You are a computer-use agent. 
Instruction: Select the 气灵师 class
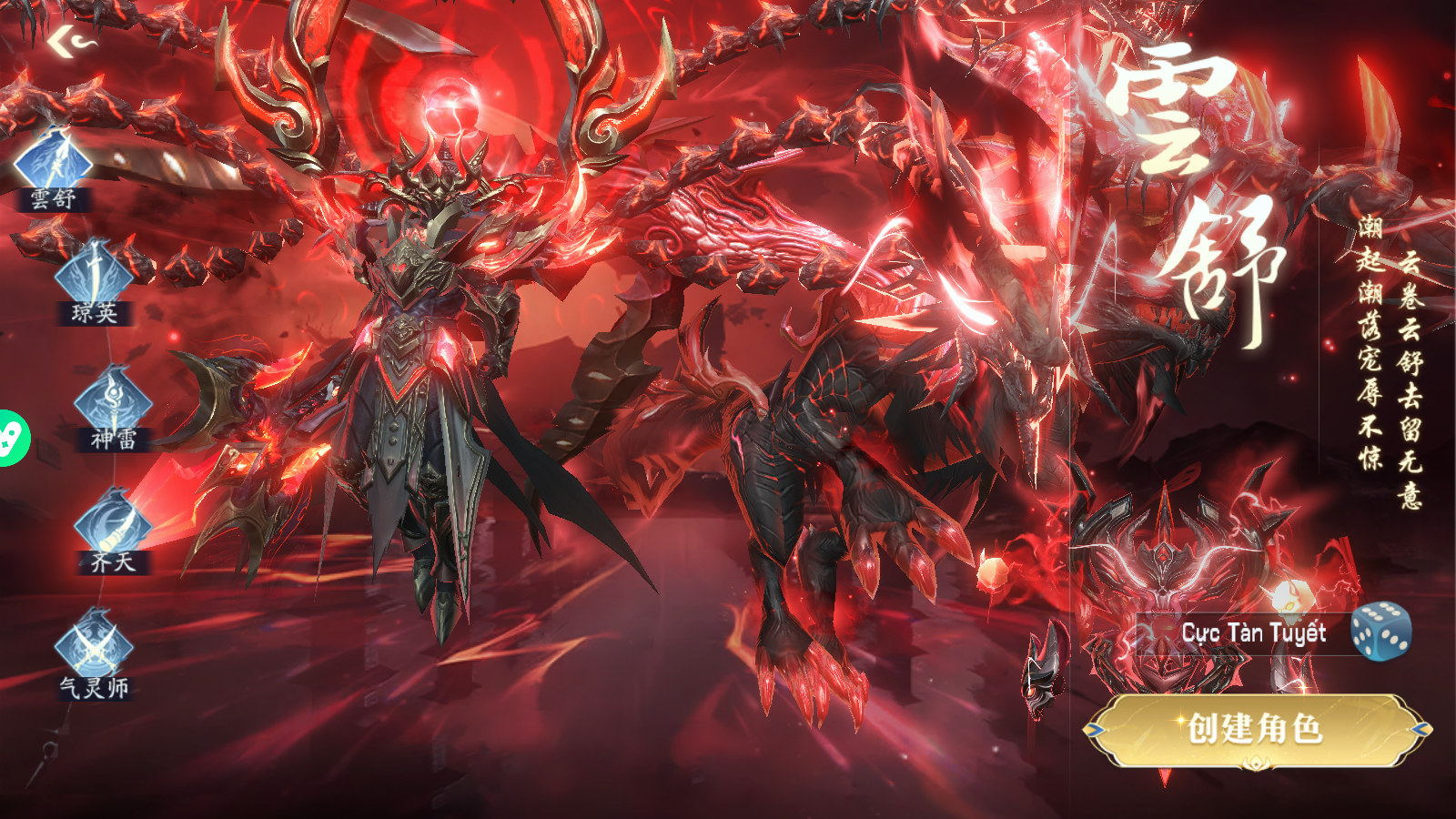coord(94,651)
